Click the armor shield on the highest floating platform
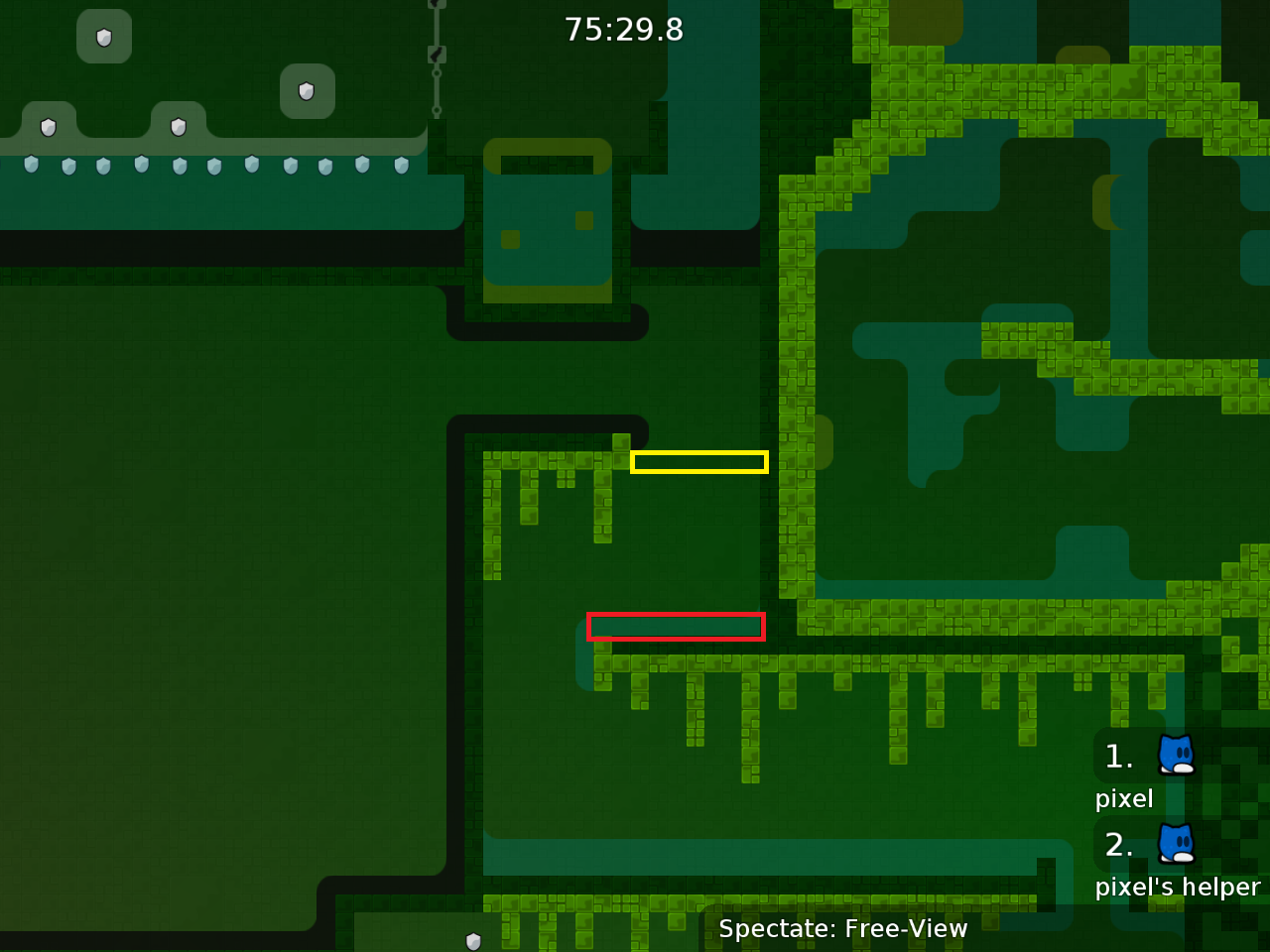Image resolution: width=1270 pixels, height=952 pixels. click(104, 37)
